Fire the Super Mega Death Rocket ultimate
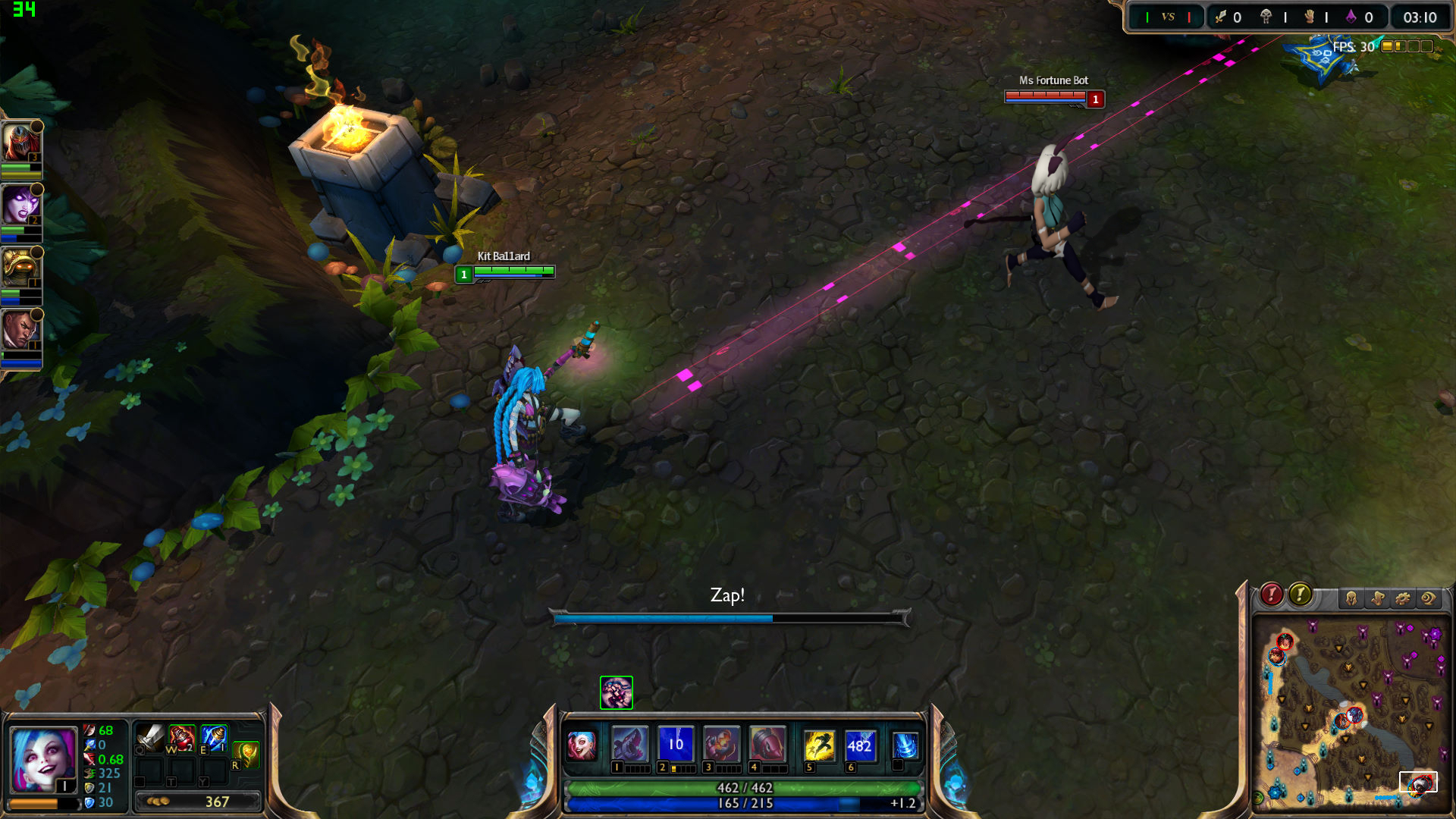The image size is (1456, 819). click(767, 744)
